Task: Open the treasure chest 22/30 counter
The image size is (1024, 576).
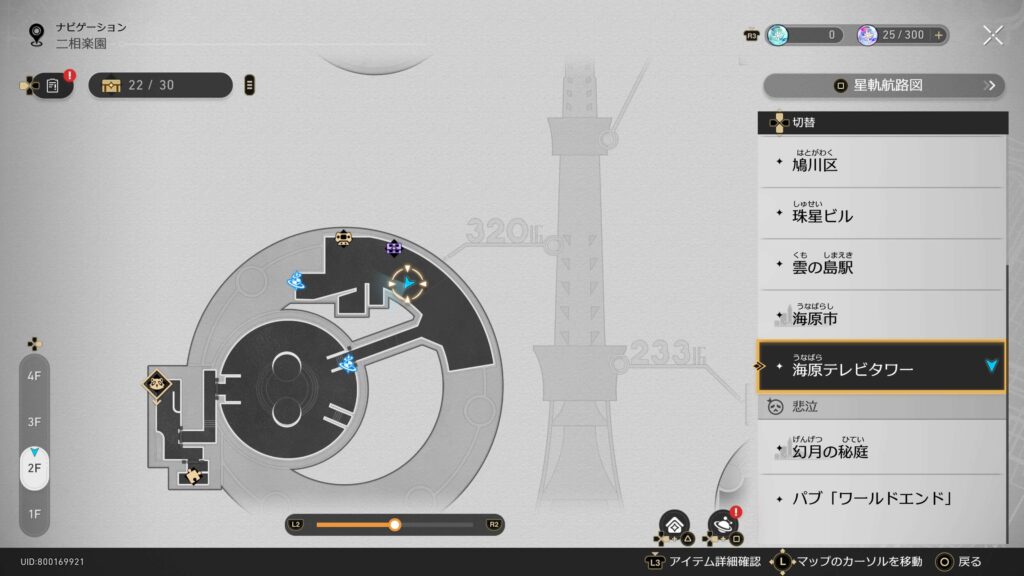Action: [160, 86]
